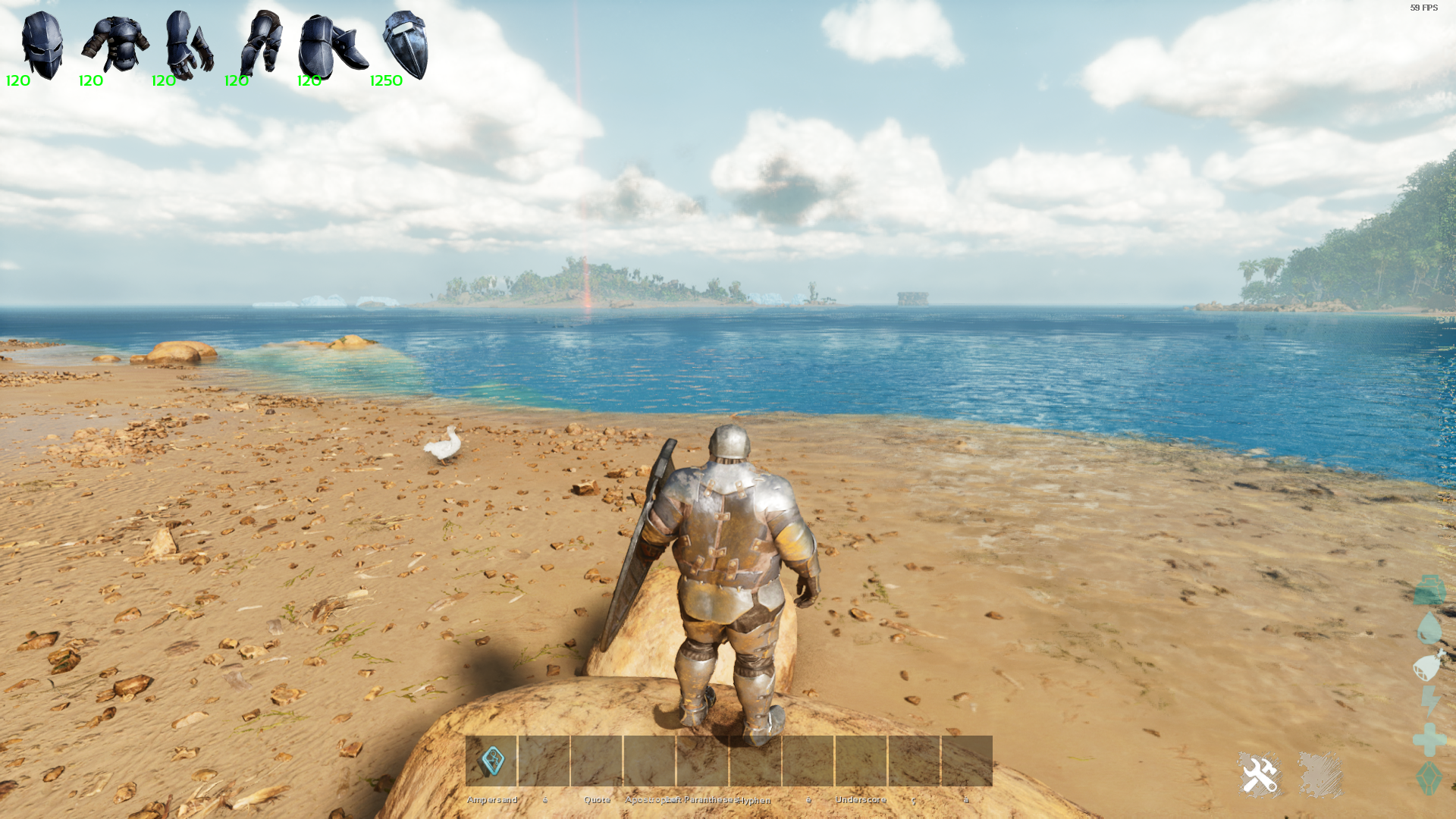This screenshot has width=1456, height=819.
Task: Click the boots armor durability icon
Action: point(333,47)
